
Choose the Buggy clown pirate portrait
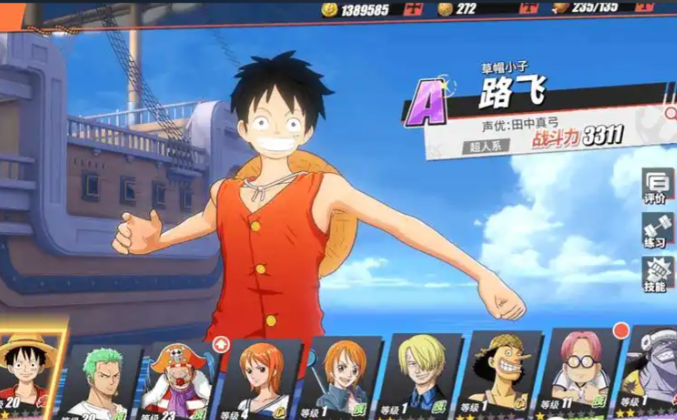(x=182, y=380)
